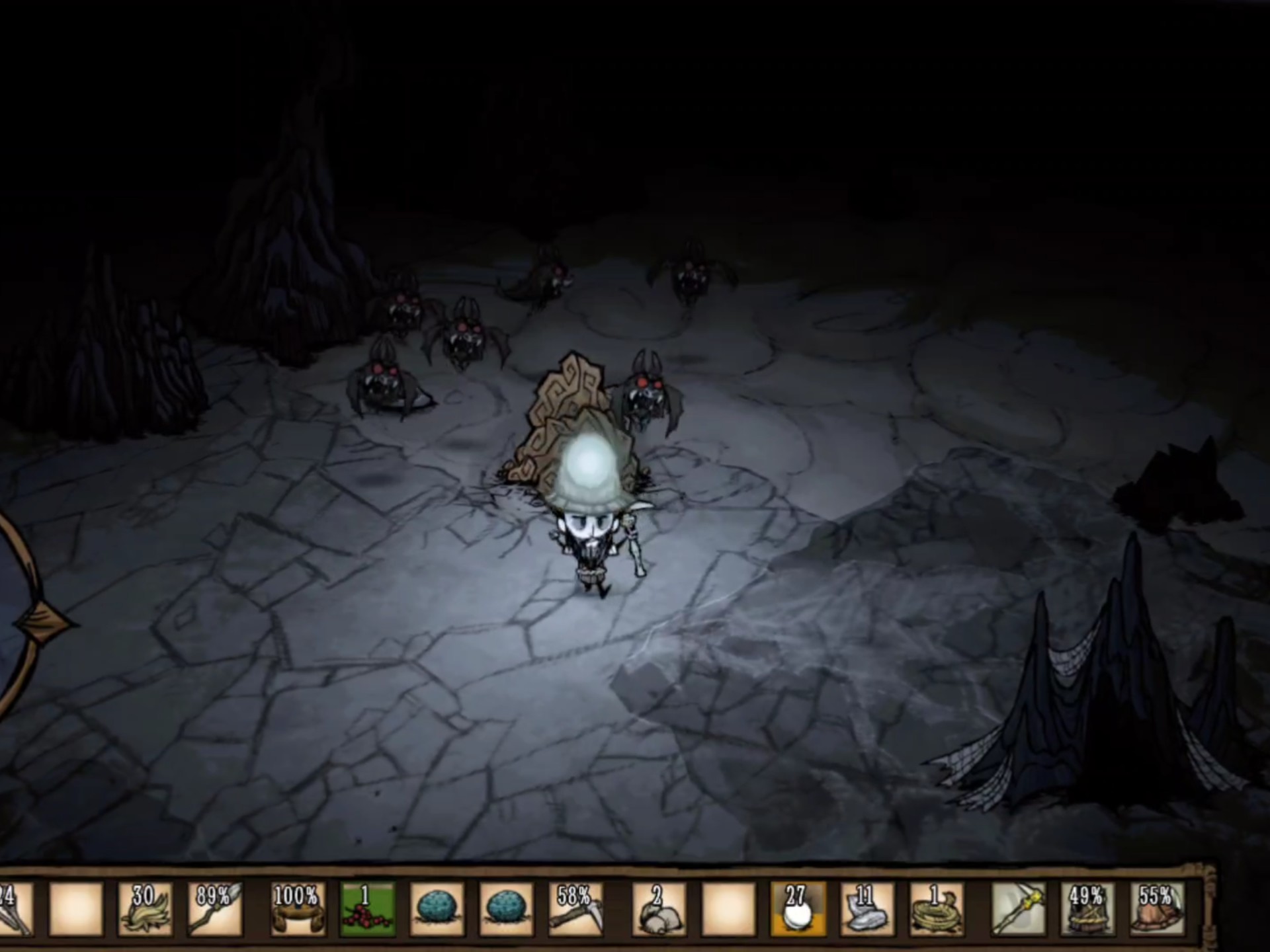Select the body armor slot at 49%
Image resolution: width=1270 pixels, height=952 pixels.
coord(1088,908)
